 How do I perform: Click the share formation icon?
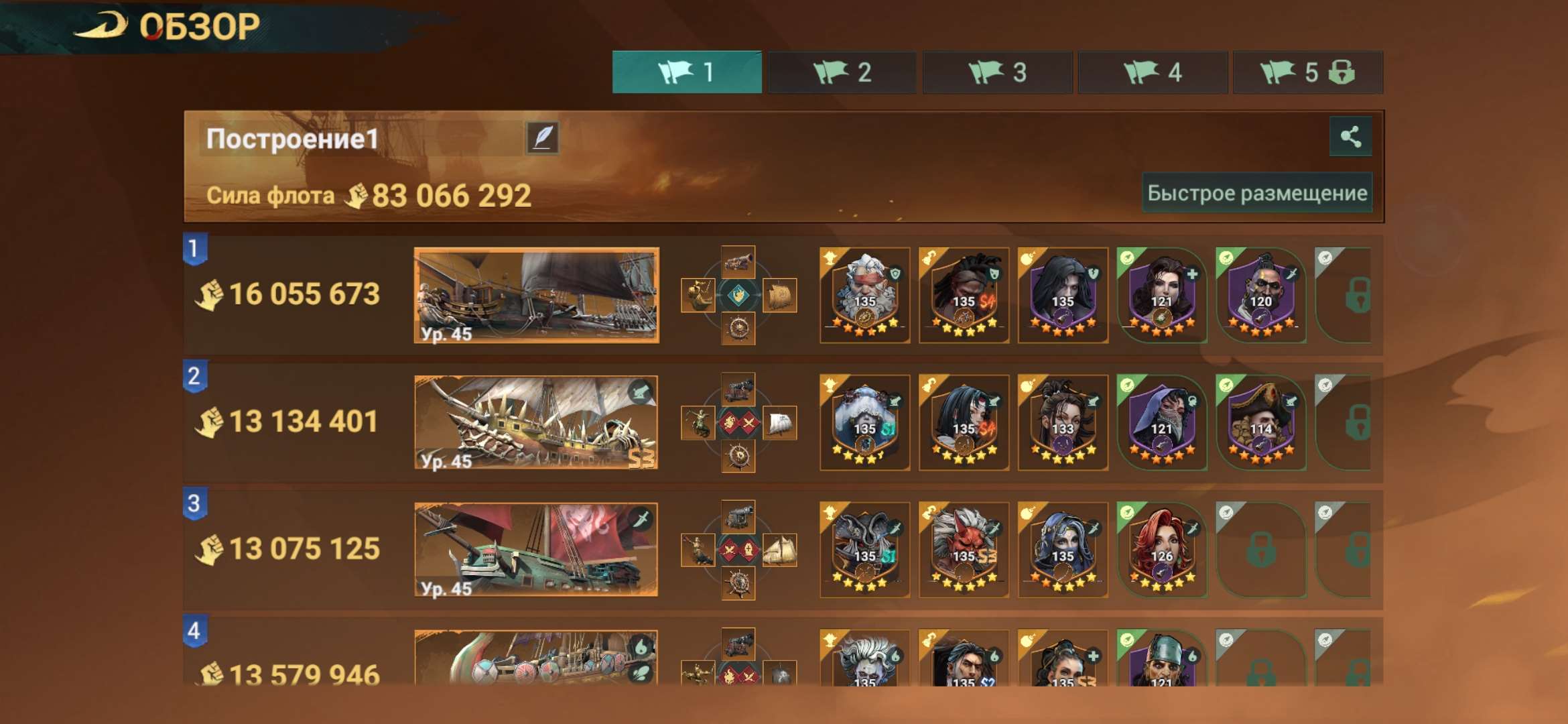pyautogui.click(x=1350, y=139)
